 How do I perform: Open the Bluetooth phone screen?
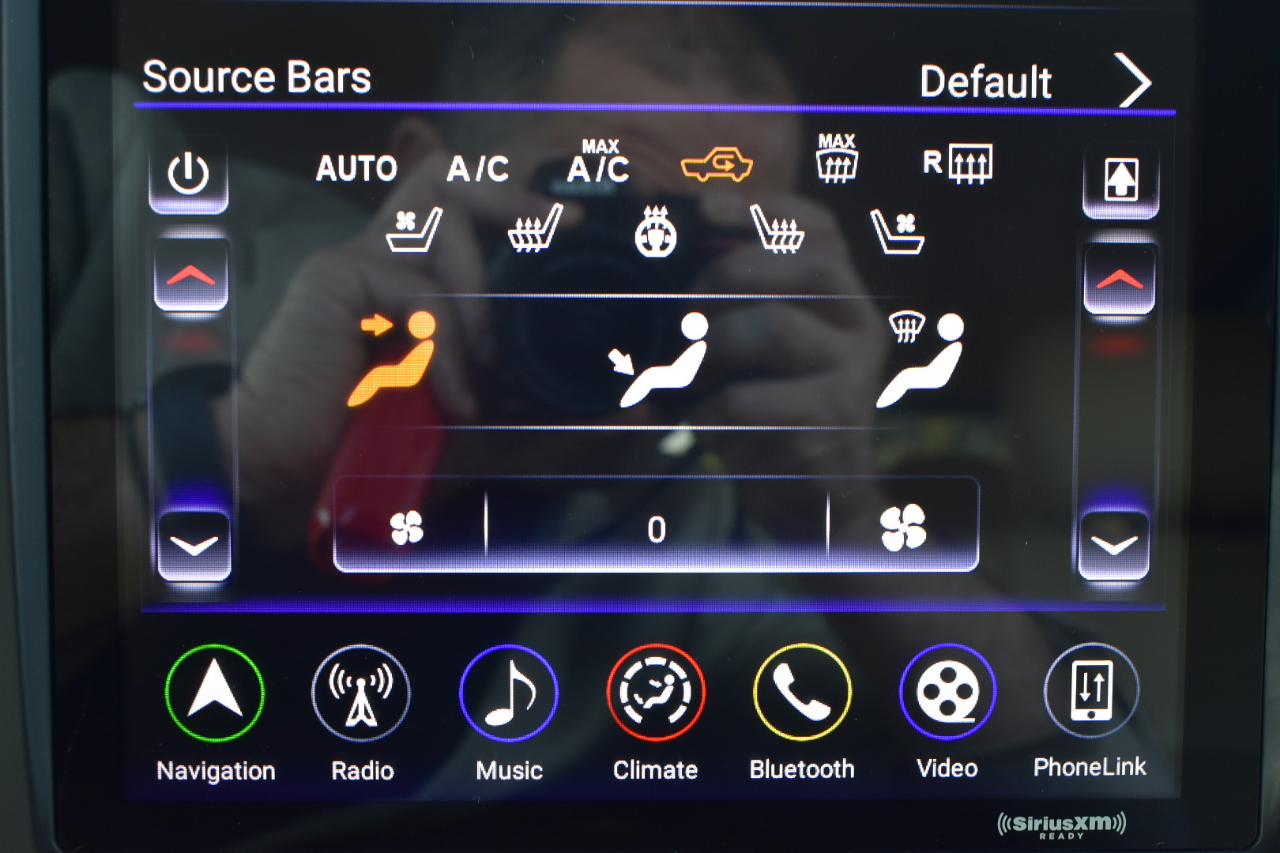pyautogui.click(x=802, y=692)
